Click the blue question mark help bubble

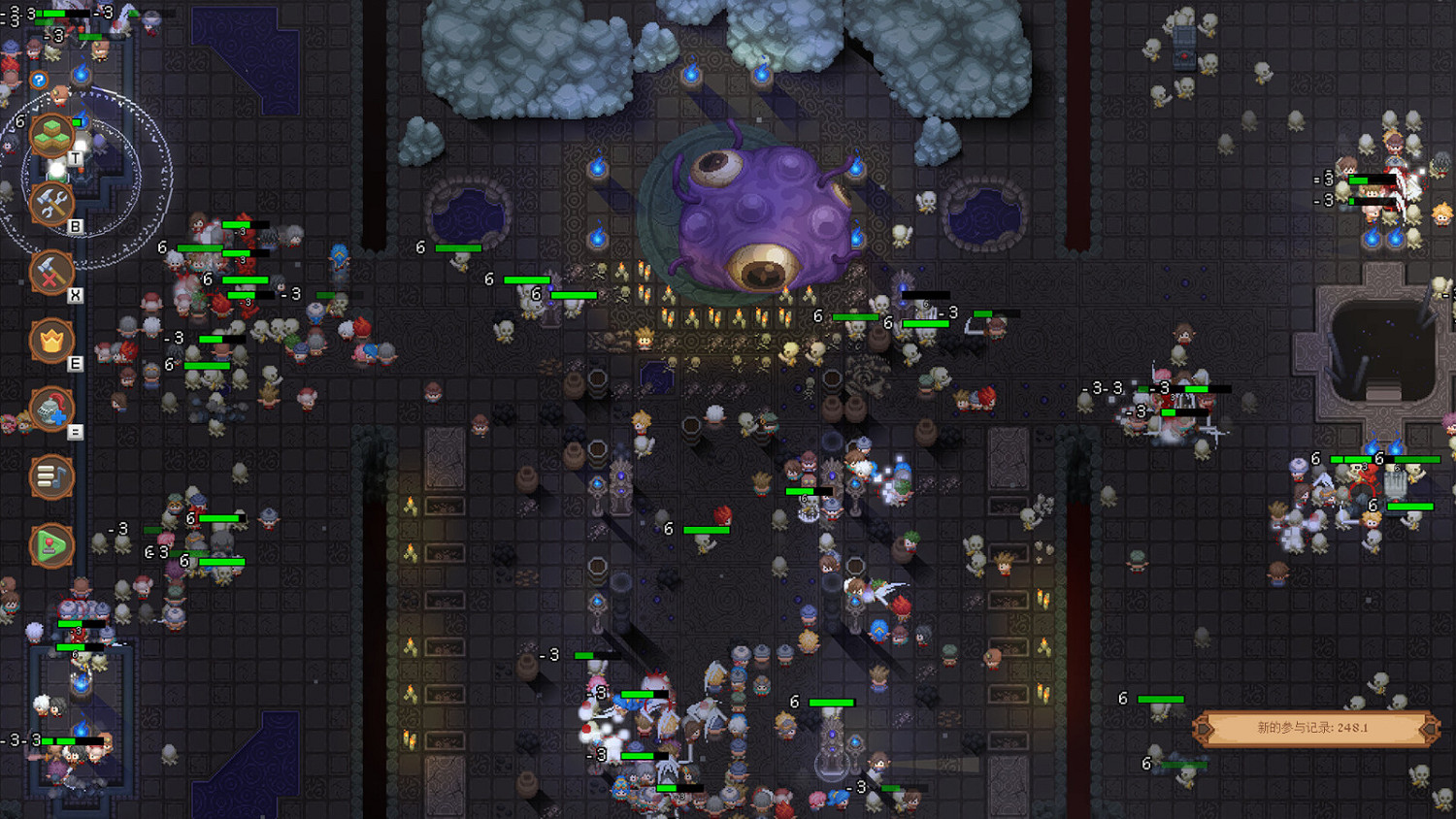coord(37,82)
